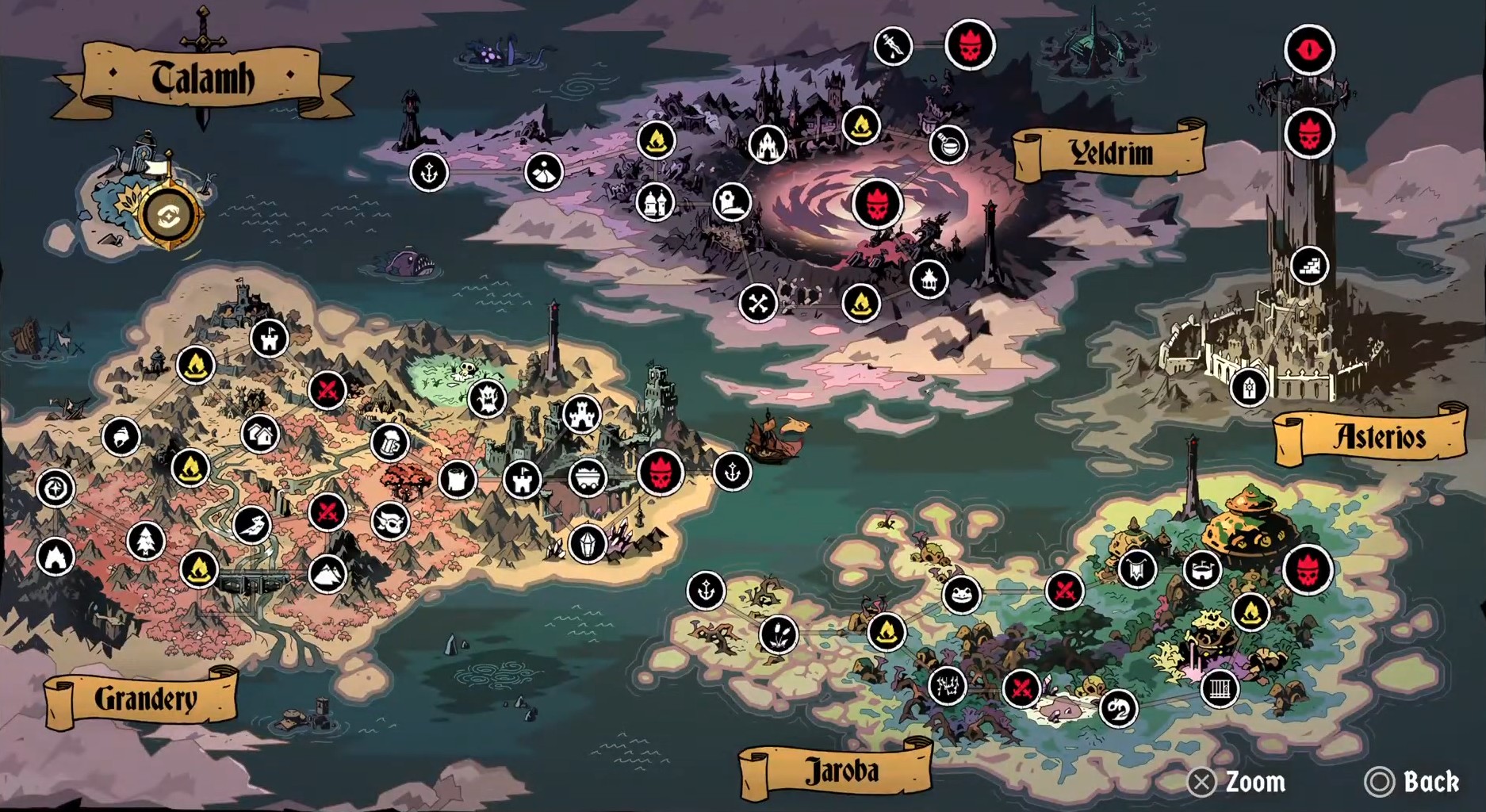Choose the gate node at Asterios castle

[1249, 388]
